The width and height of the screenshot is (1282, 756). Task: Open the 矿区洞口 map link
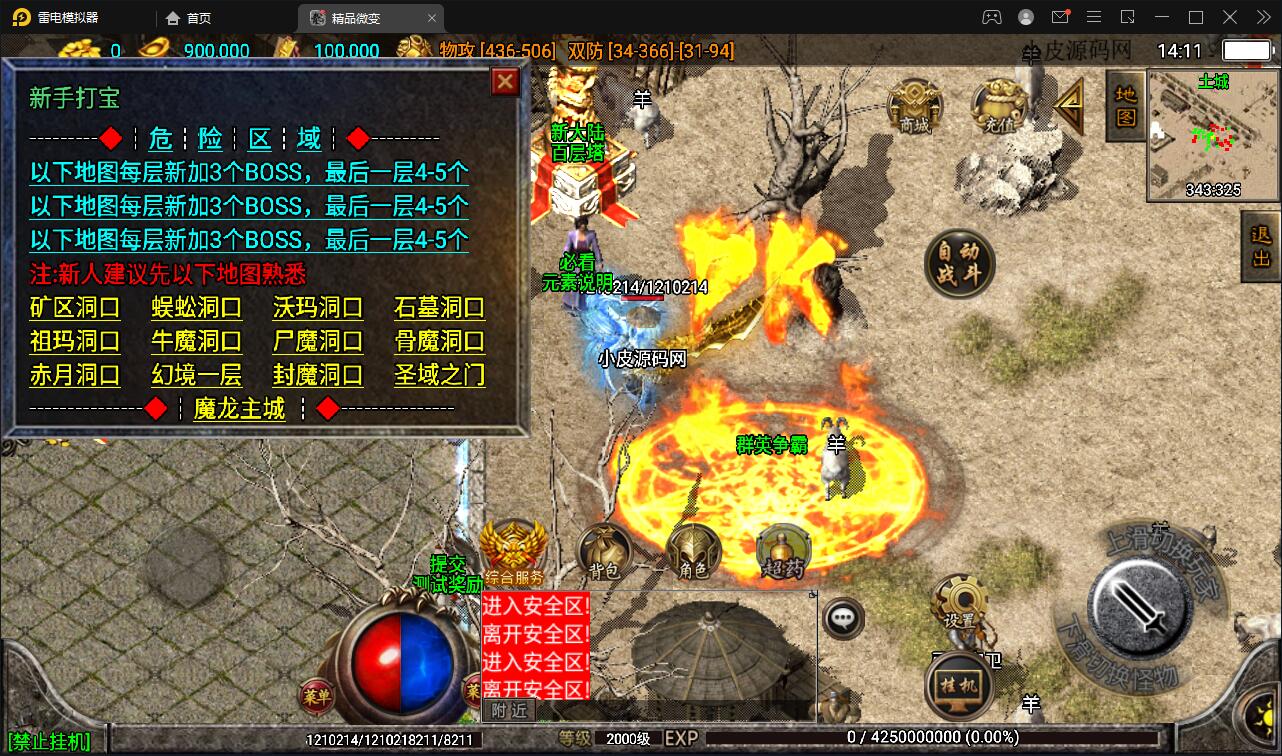click(x=75, y=309)
